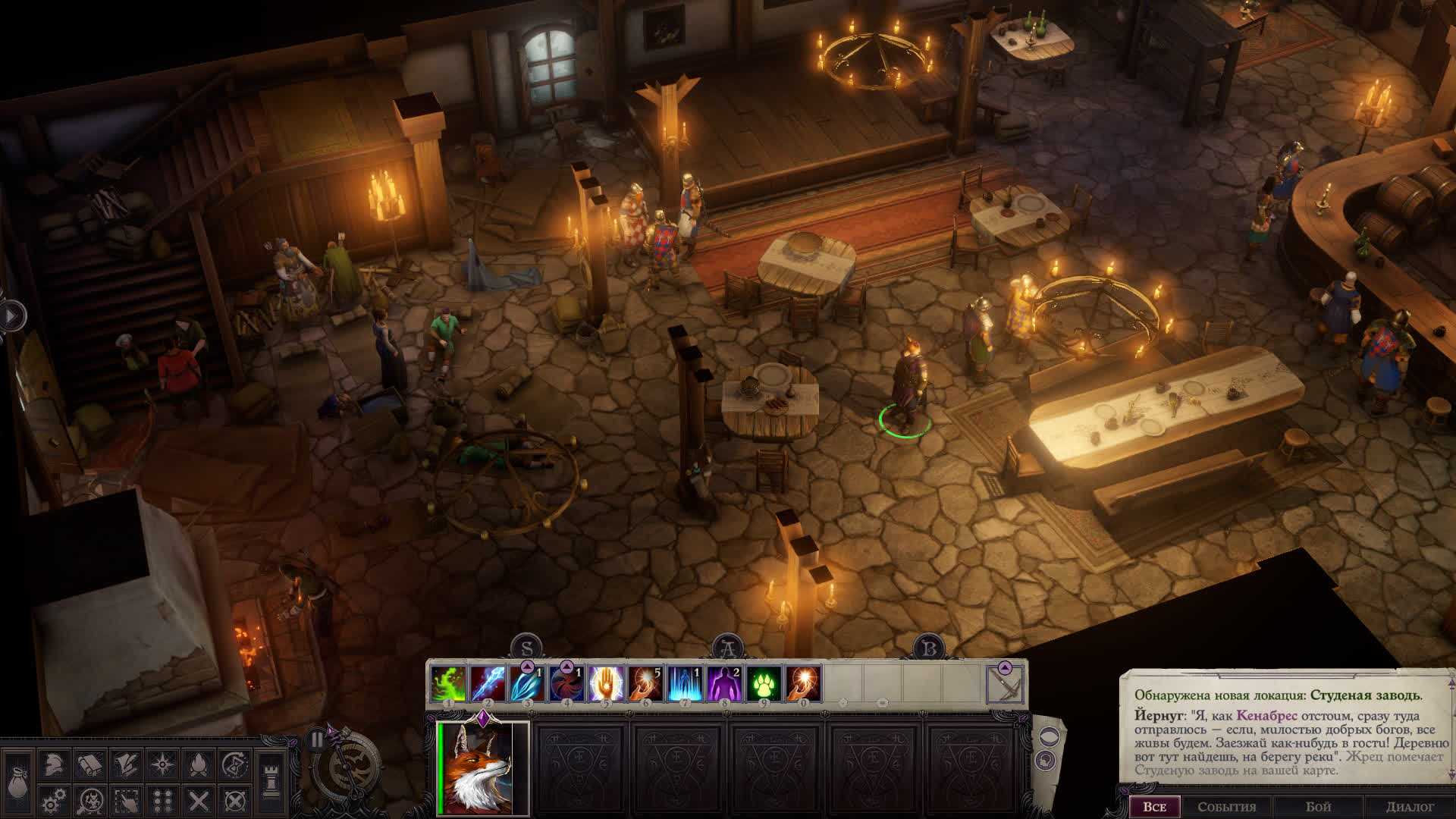Open the crossbow weapon set slot

(x=1006, y=685)
